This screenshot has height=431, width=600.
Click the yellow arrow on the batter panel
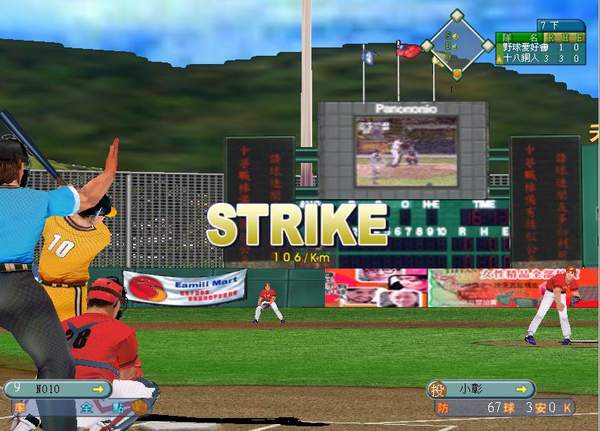tap(97, 389)
